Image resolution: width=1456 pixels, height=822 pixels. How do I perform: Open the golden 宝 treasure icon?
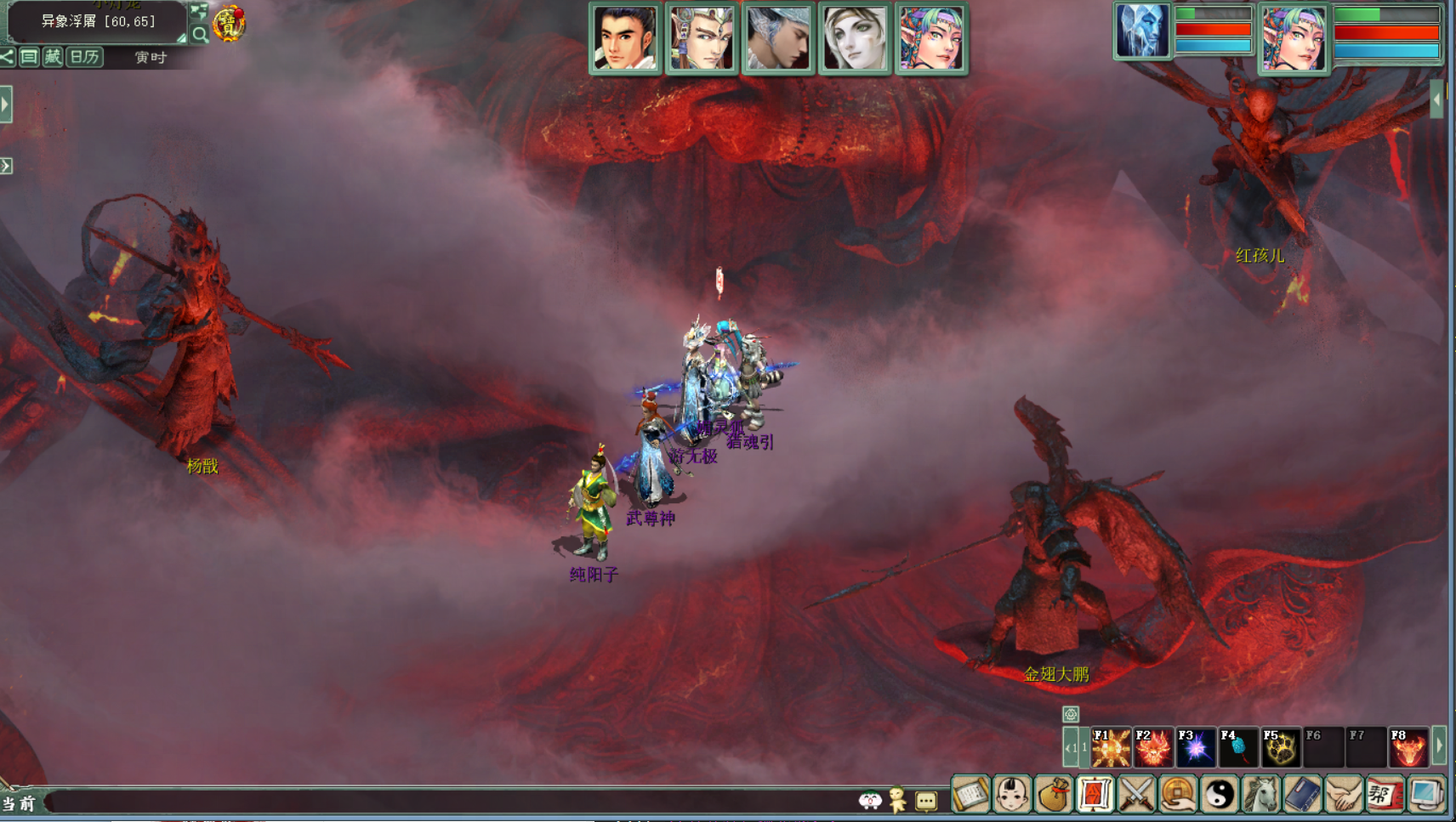pos(229,24)
